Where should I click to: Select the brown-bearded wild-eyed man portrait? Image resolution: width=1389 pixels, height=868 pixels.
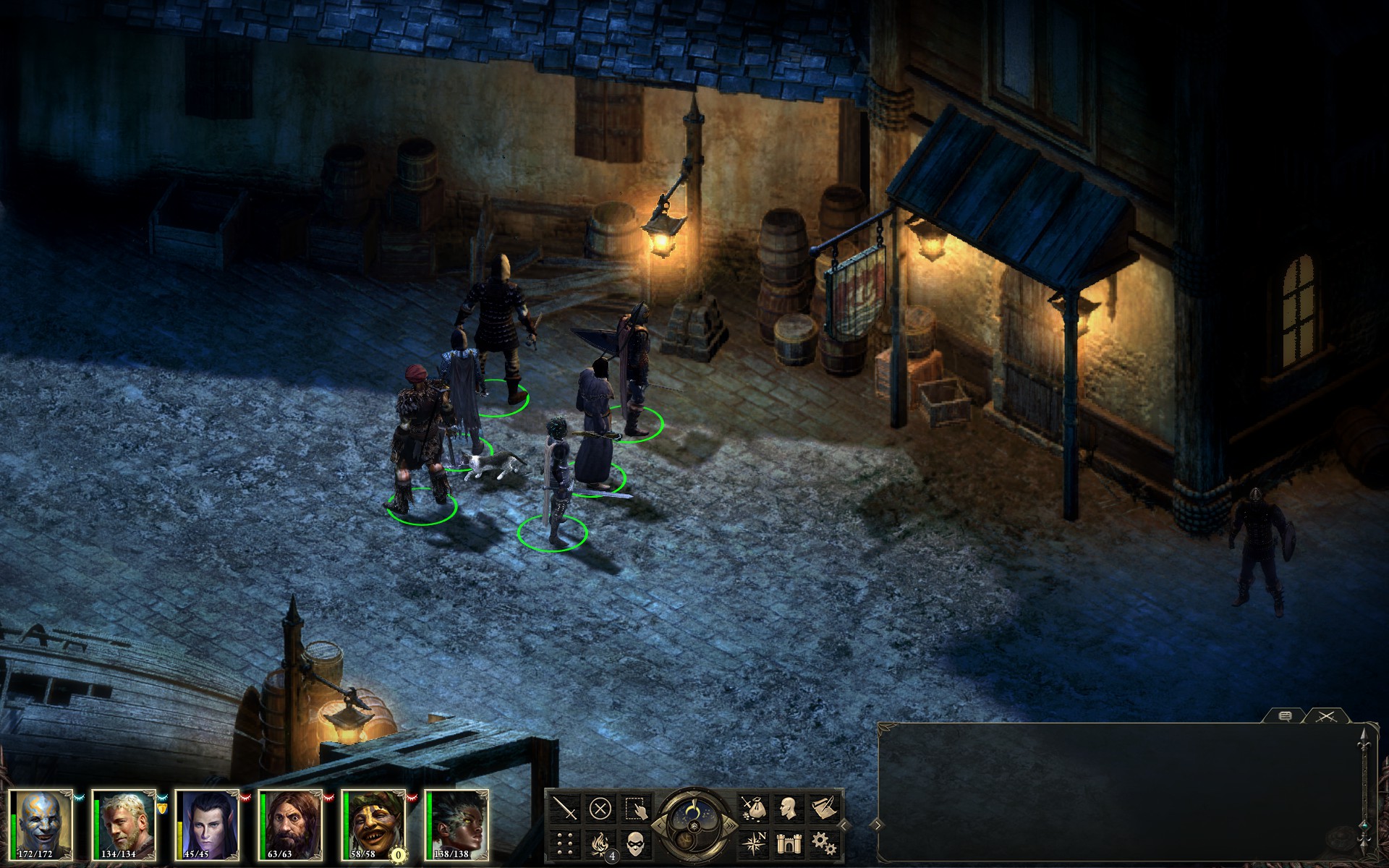[291, 825]
